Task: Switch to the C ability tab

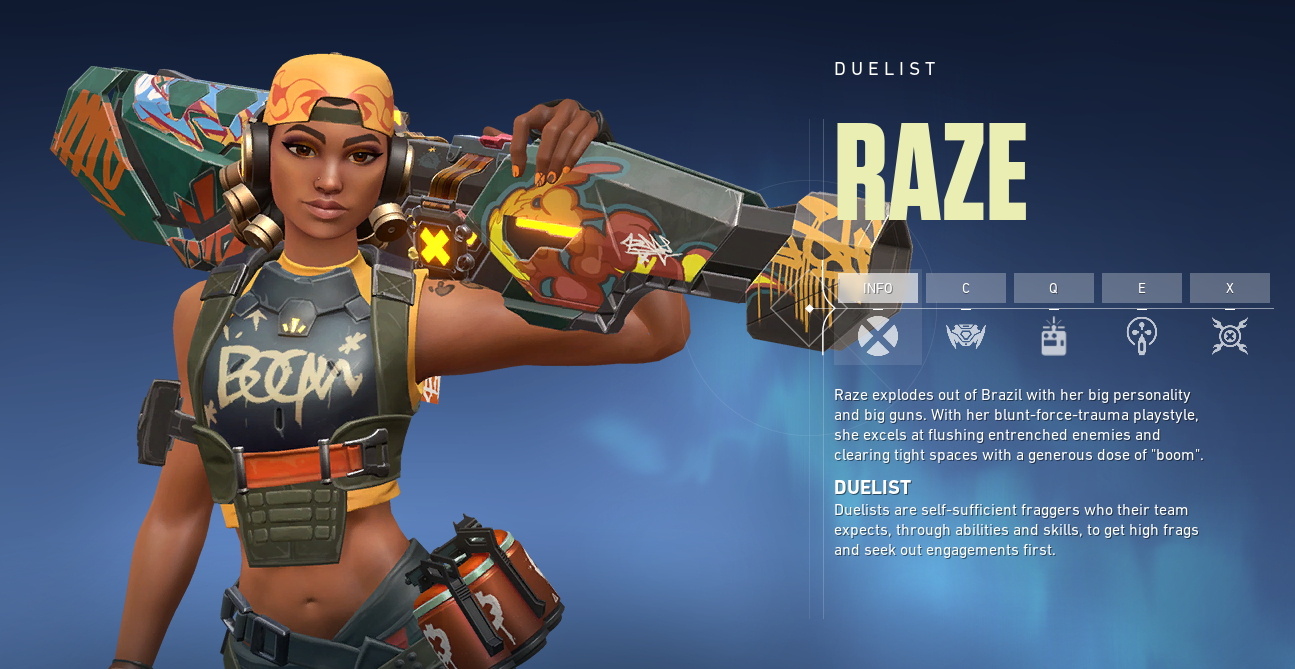Action: [x=965, y=288]
